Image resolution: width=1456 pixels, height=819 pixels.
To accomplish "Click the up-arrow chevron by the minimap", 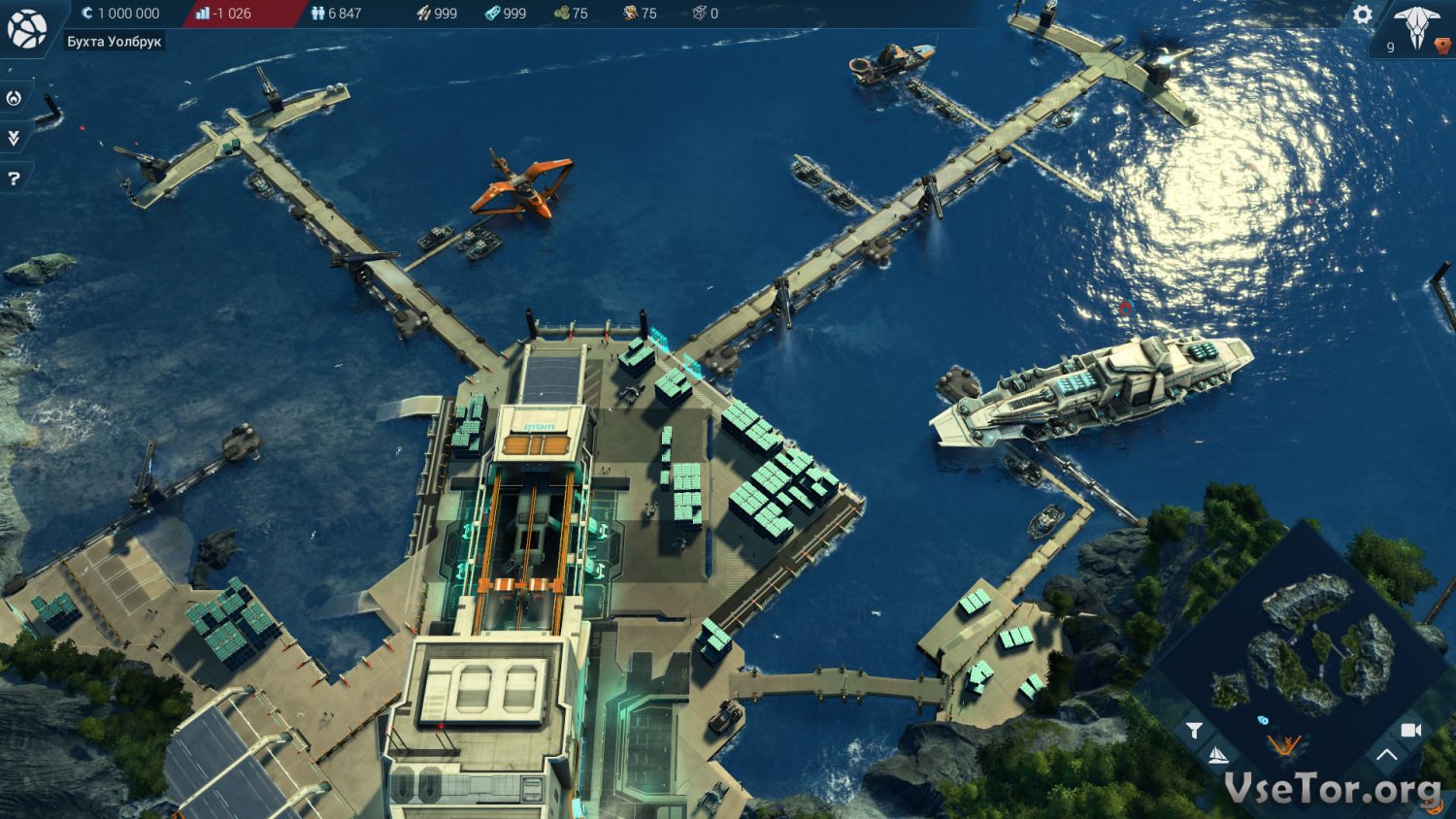I will tap(1386, 754).
